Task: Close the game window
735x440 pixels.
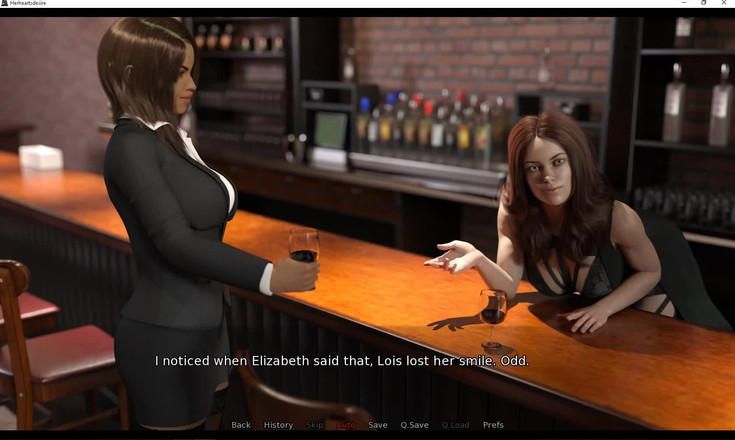Action: 724,3
